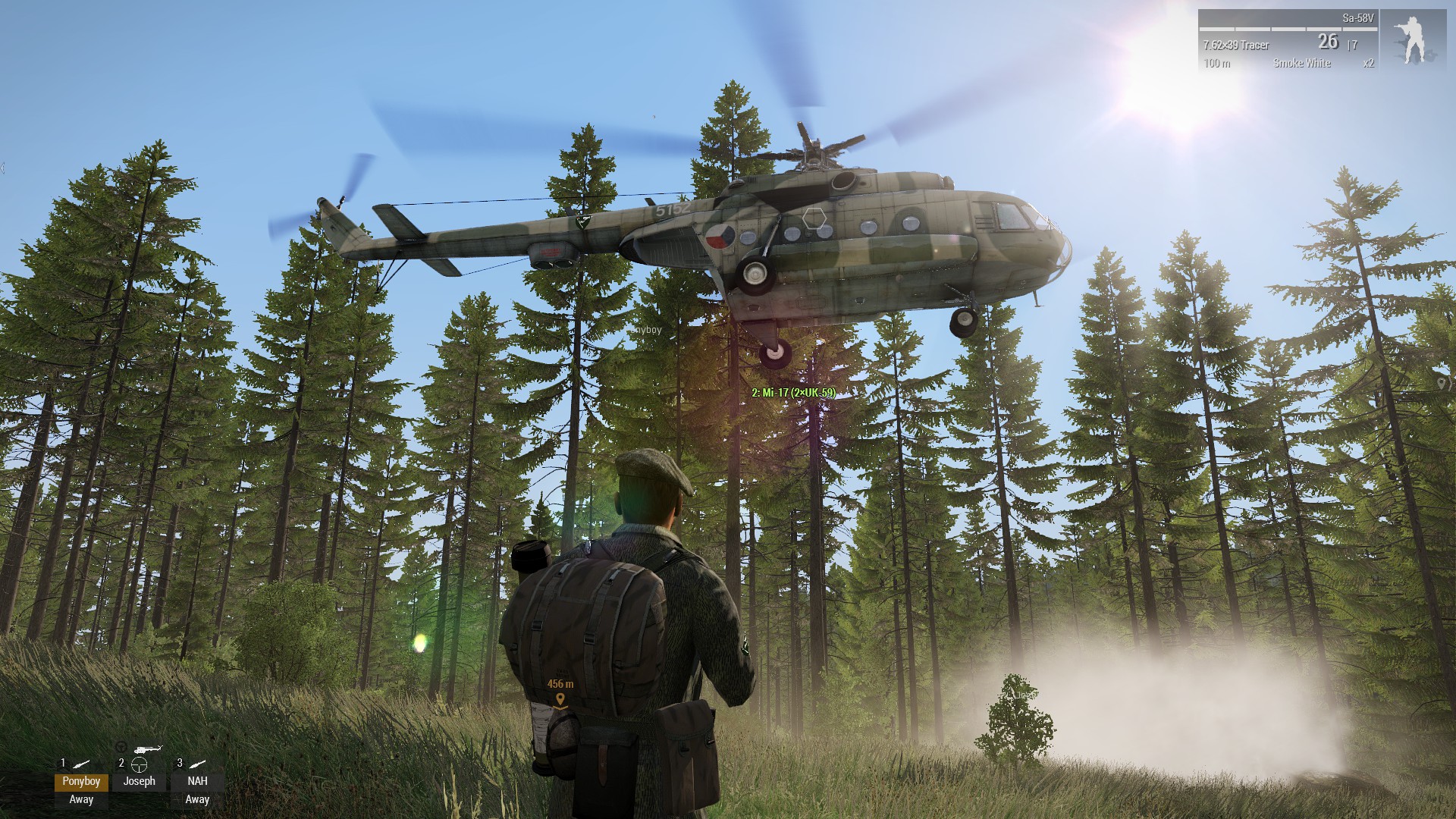Viewport: 1456px width, 819px height.
Task: Click the Mi-17 (2×UK-59) unit label
Action: [x=793, y=393]
